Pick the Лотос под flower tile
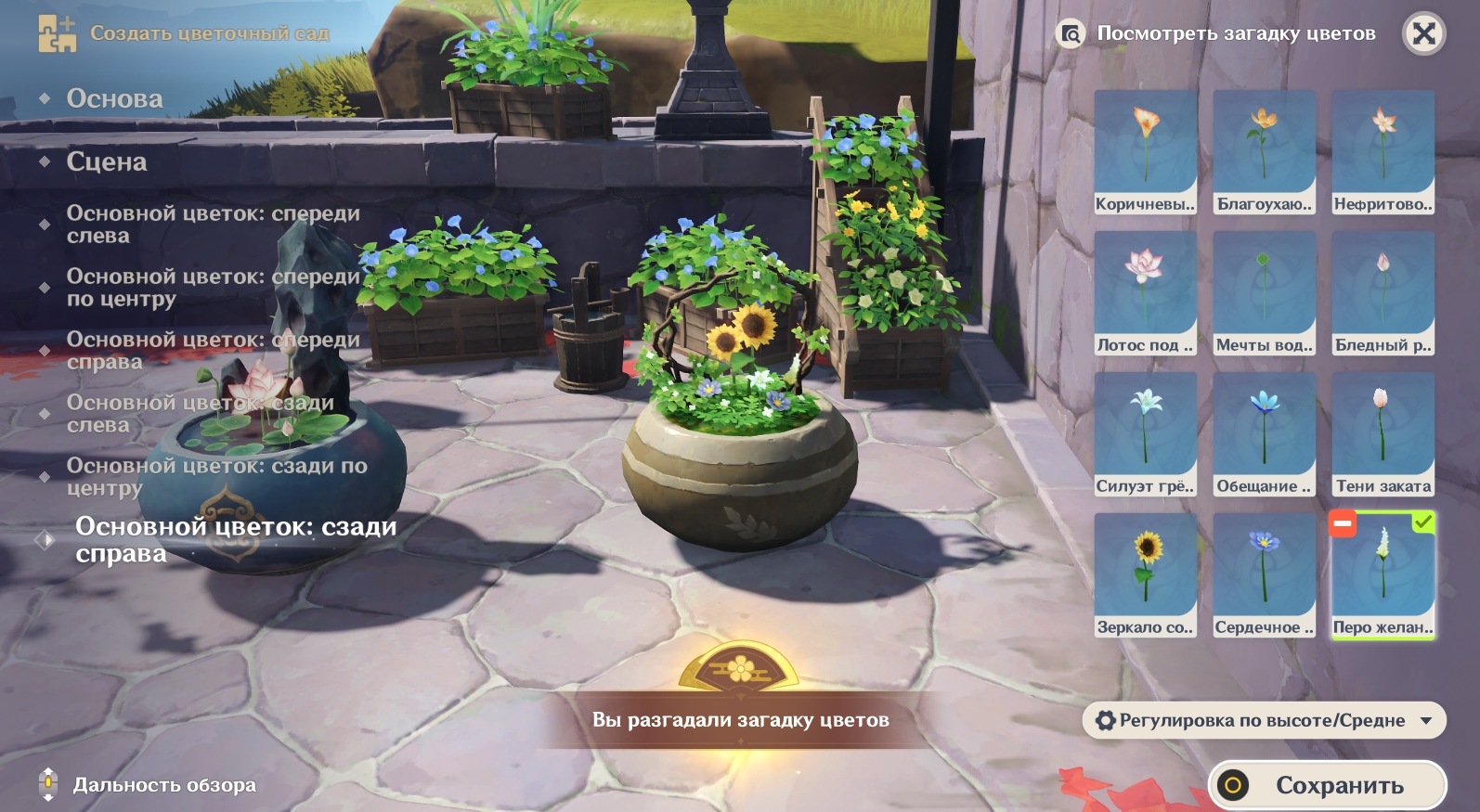Screen dimensions: 1480x812 (1145, 293)
